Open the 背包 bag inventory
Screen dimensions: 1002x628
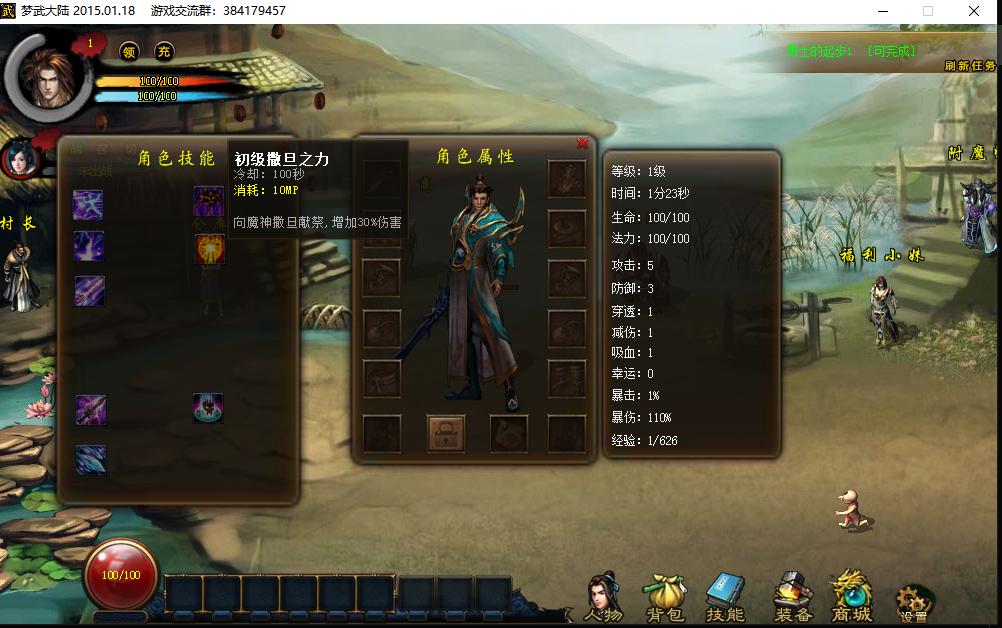[662, 597]
